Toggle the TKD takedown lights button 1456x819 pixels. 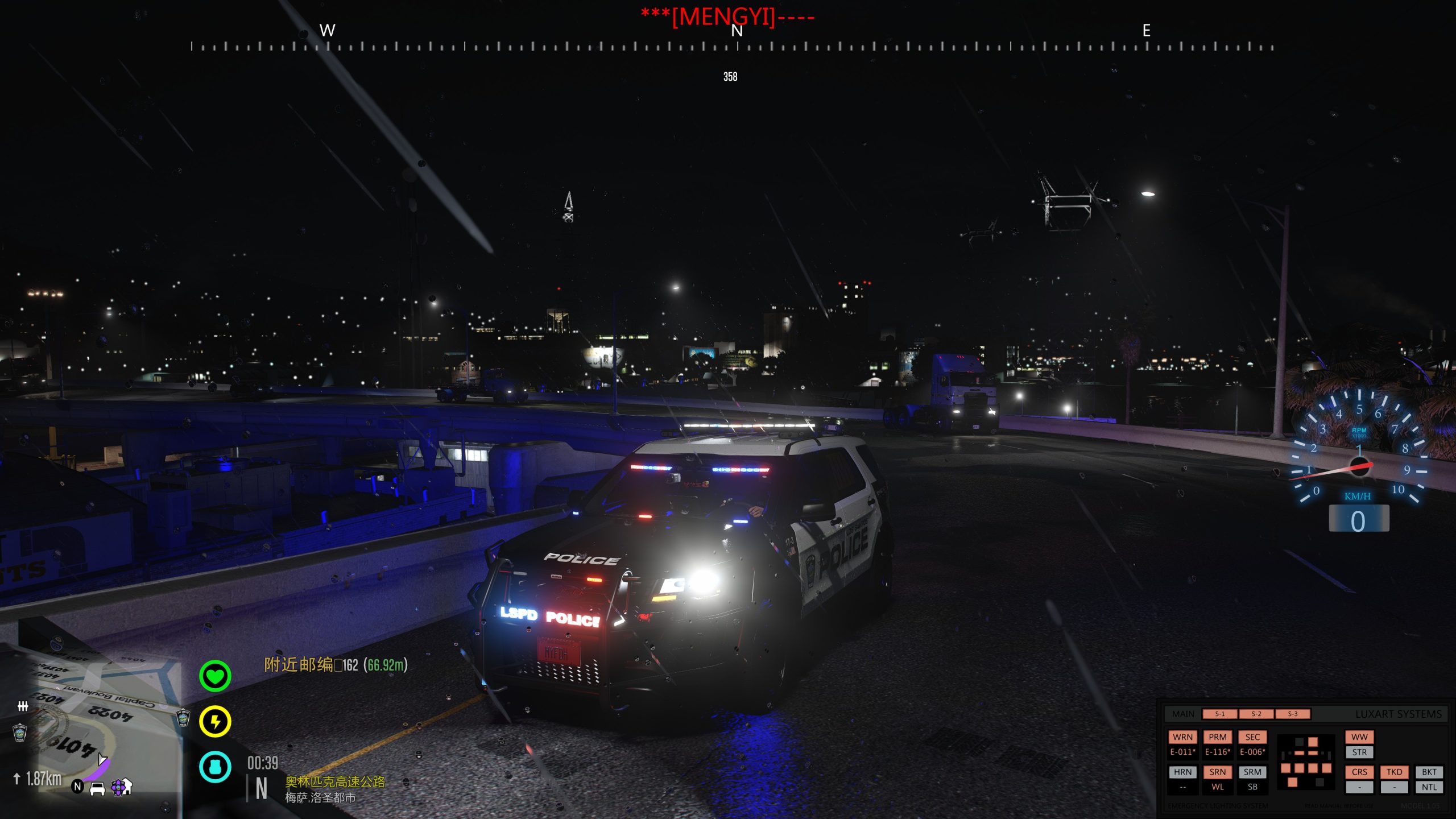click(x=1394, y=772)
